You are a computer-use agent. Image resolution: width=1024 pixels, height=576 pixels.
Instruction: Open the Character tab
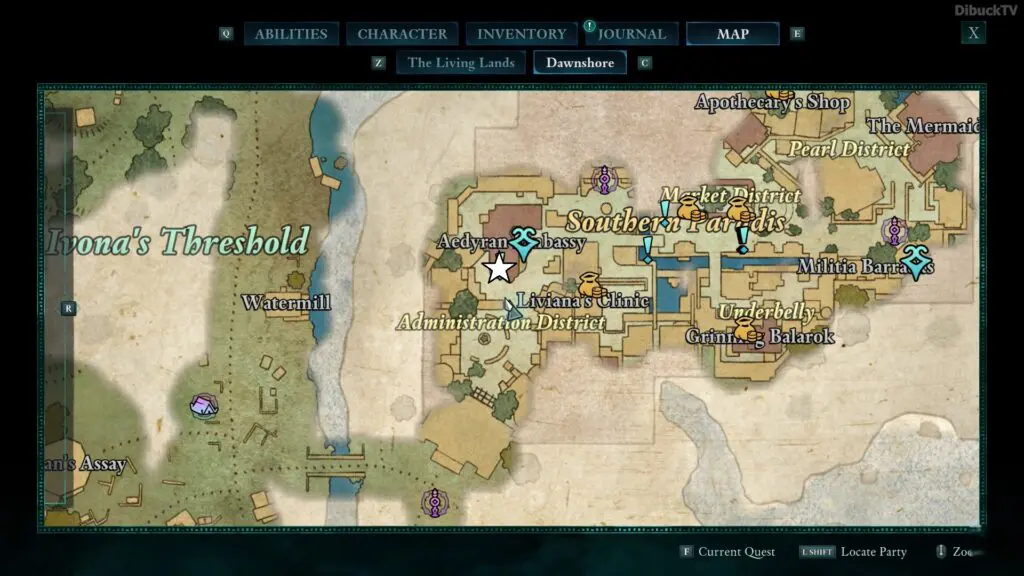[x=402, y=34]
